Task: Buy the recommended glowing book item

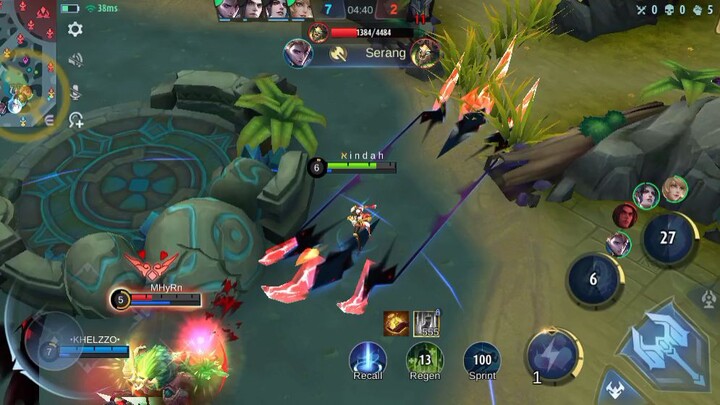Action: (396, 323)
